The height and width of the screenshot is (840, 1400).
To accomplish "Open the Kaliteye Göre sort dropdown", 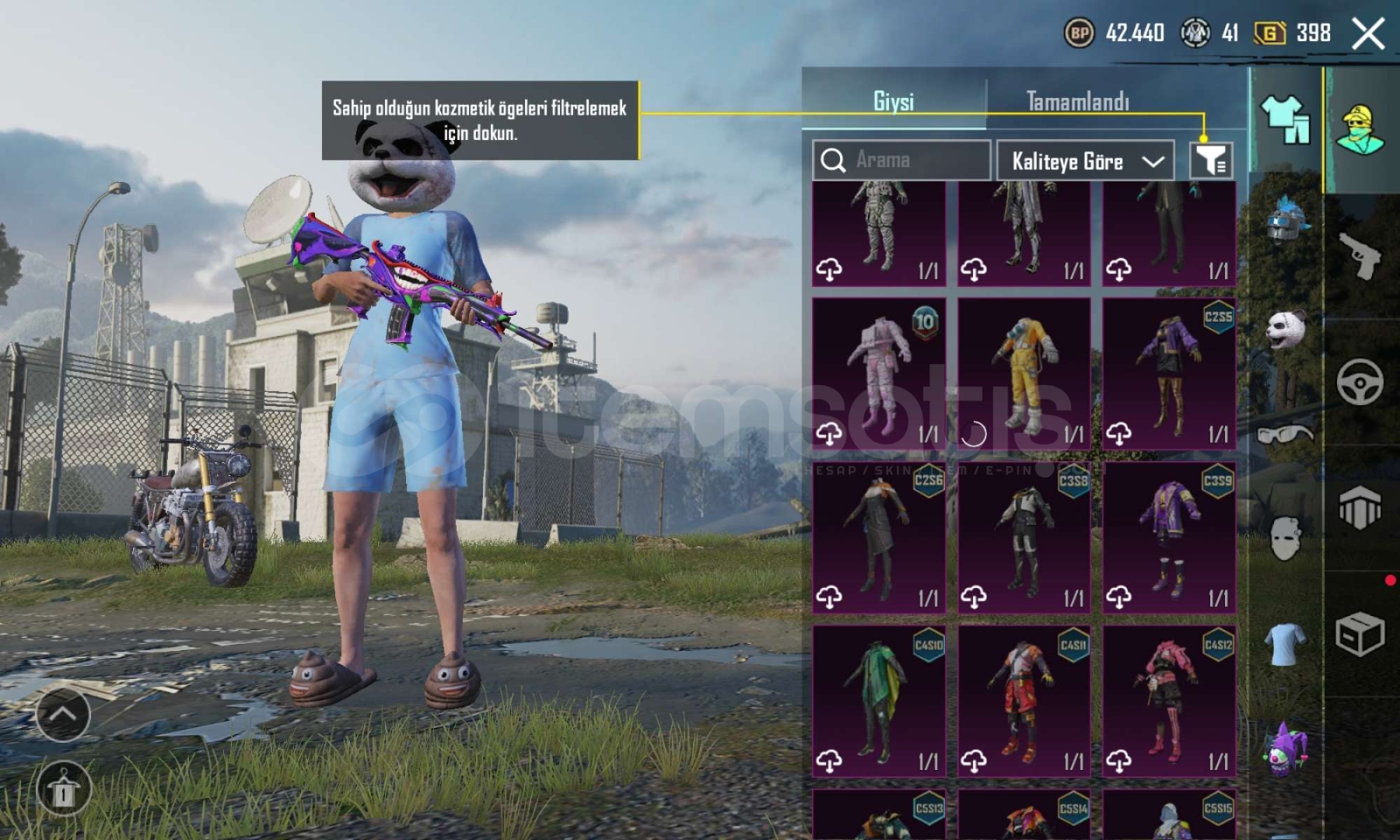I will tap(1085, 161).
